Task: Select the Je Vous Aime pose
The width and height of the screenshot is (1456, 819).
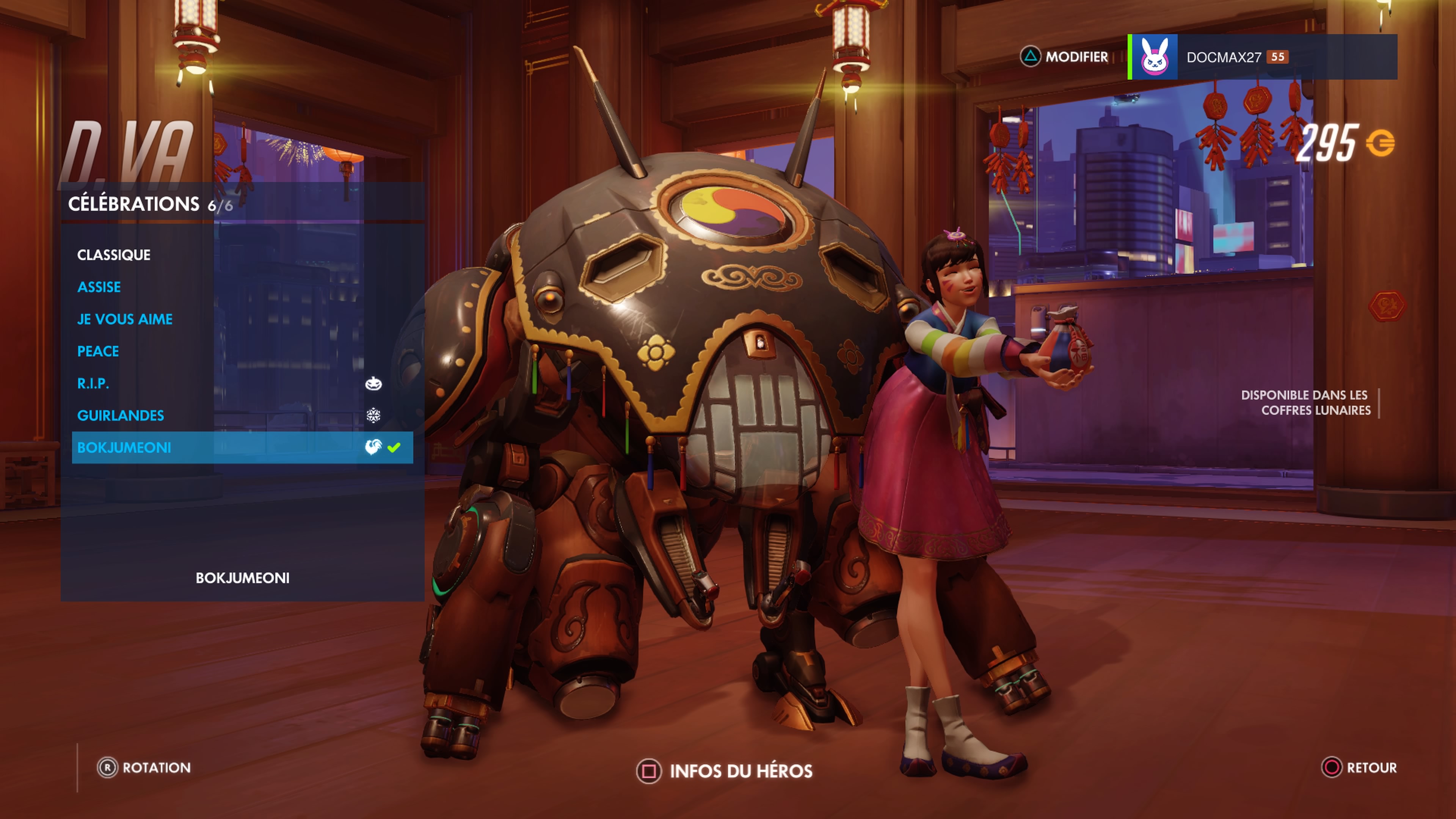Action: coord(125,319)
